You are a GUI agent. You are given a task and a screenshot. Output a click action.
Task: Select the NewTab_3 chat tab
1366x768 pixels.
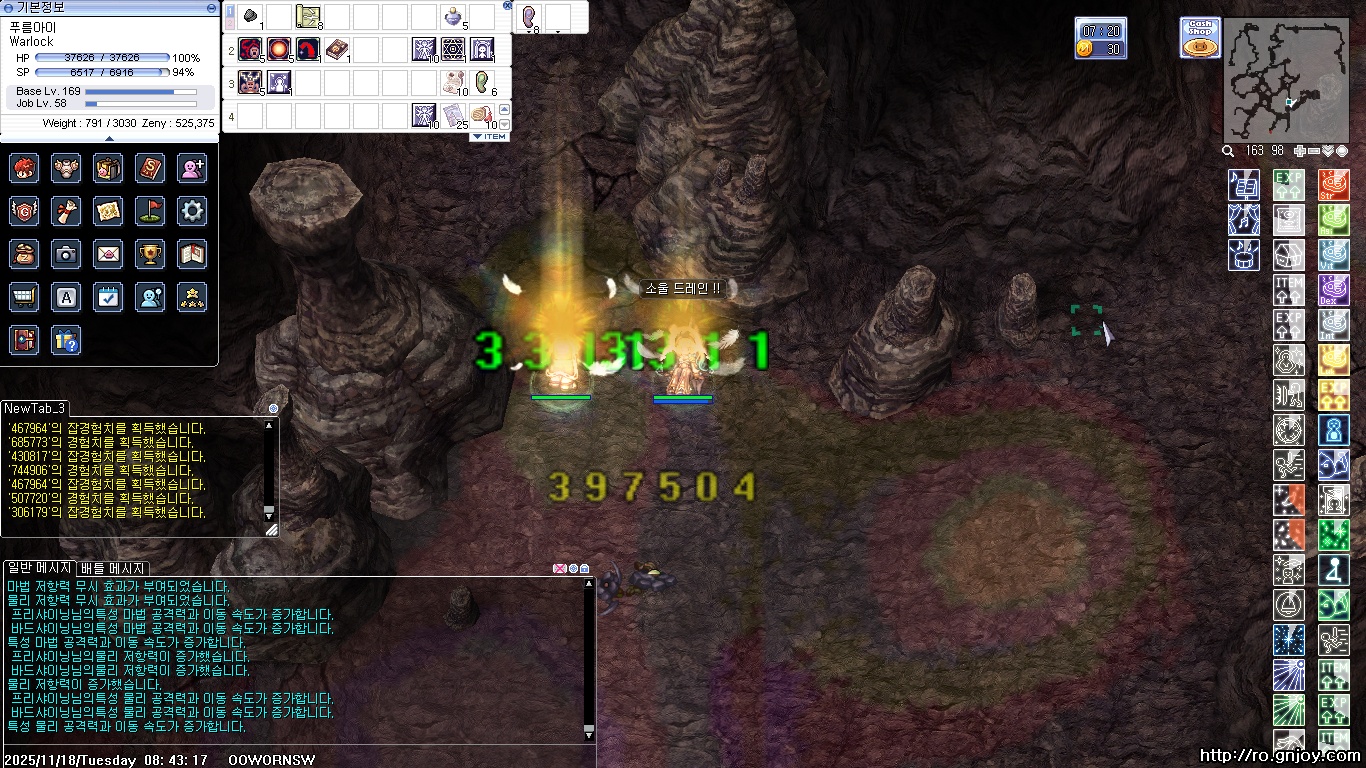(35, 408)
